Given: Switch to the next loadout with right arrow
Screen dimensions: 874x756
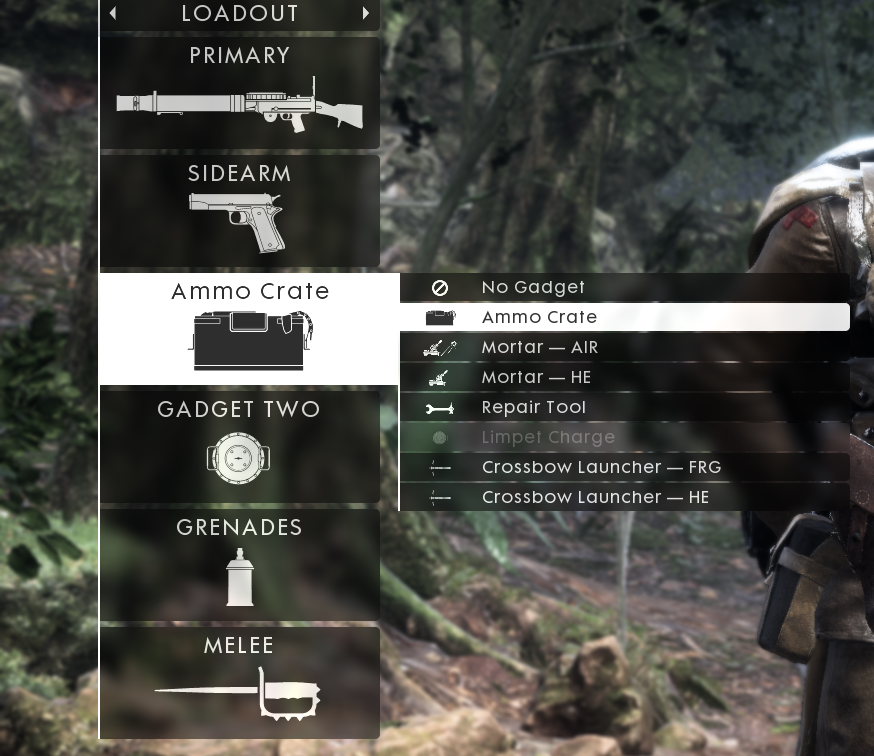Looking at the screenshot, I should (366, 13).
